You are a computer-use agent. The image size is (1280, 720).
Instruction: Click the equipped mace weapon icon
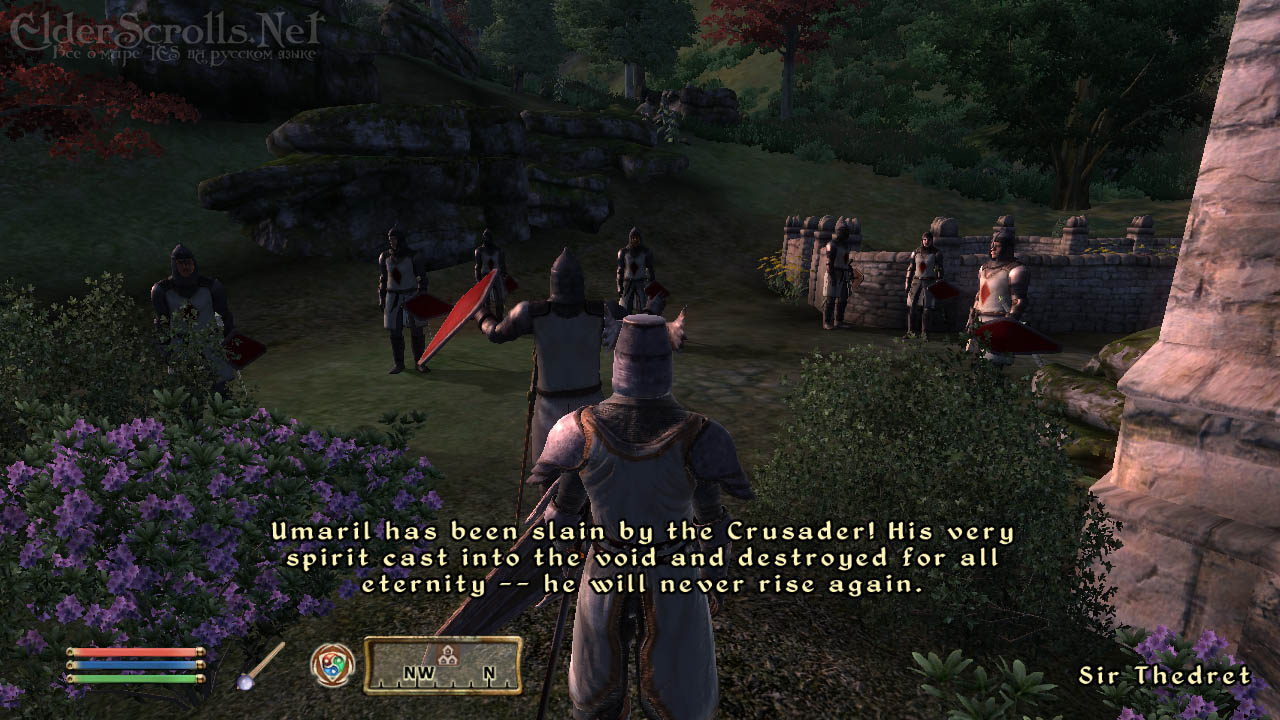tap(261, 665)
